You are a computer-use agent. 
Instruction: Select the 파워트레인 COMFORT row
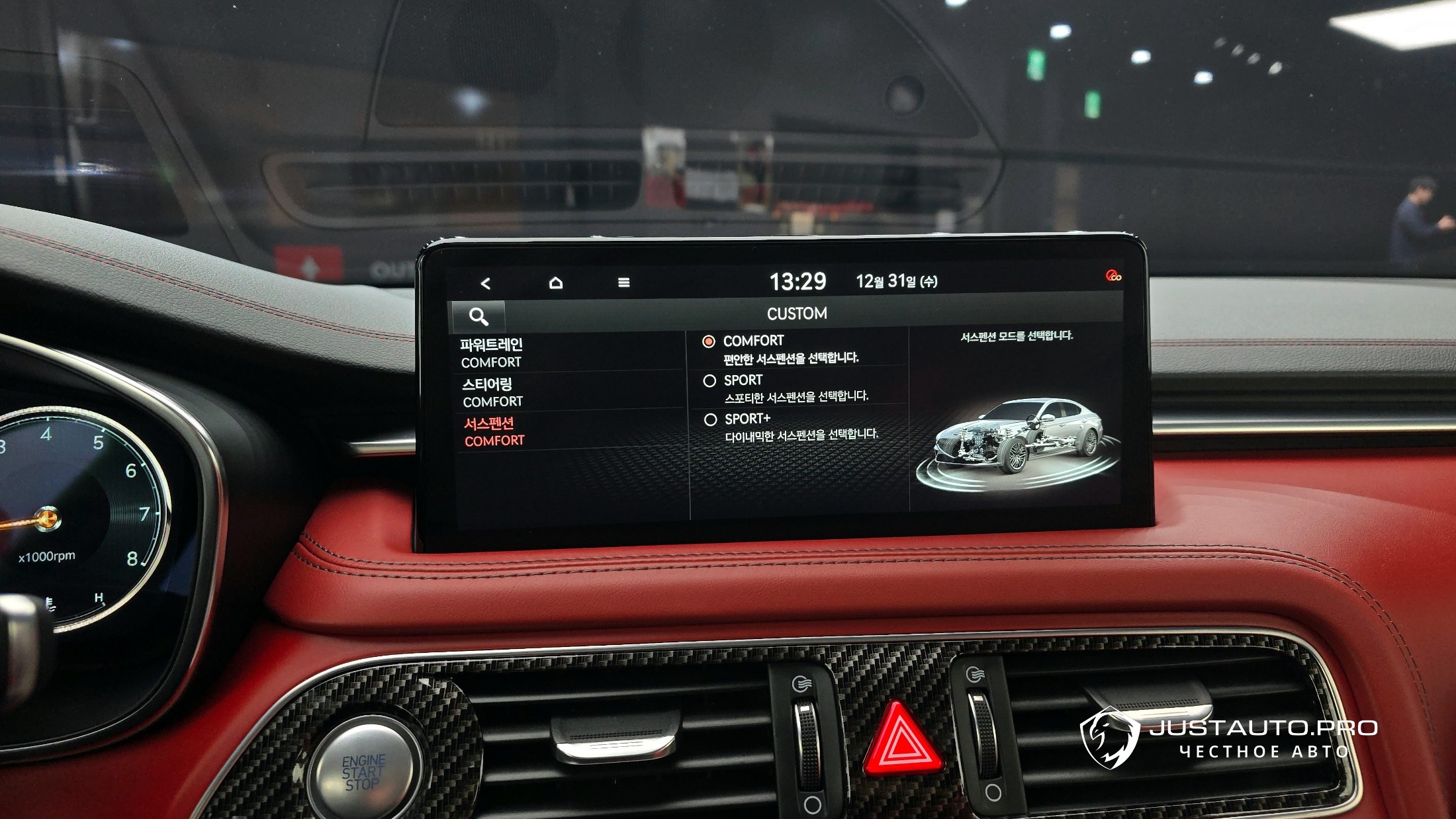coord(569,353)
